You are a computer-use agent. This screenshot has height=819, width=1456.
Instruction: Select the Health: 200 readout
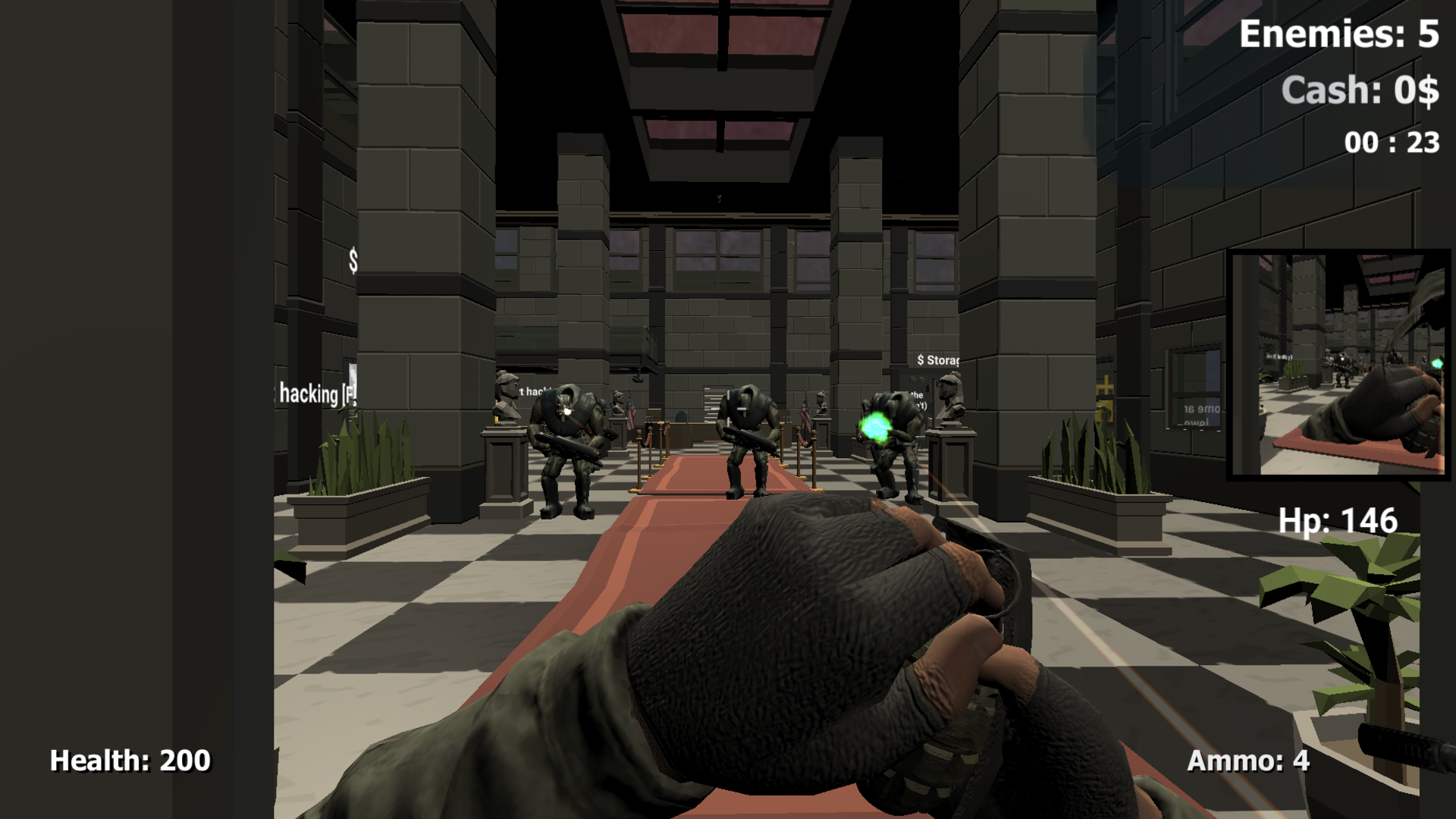click(129, 760)
